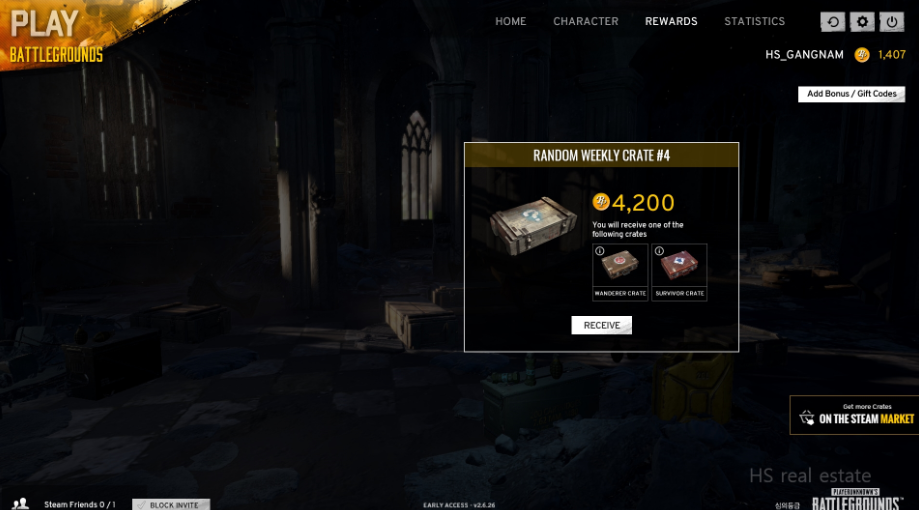Viewport: 919px width, 510px height.
Task: Receive the Random Weekly Crate #4
Action: click(x=601, y=325)
